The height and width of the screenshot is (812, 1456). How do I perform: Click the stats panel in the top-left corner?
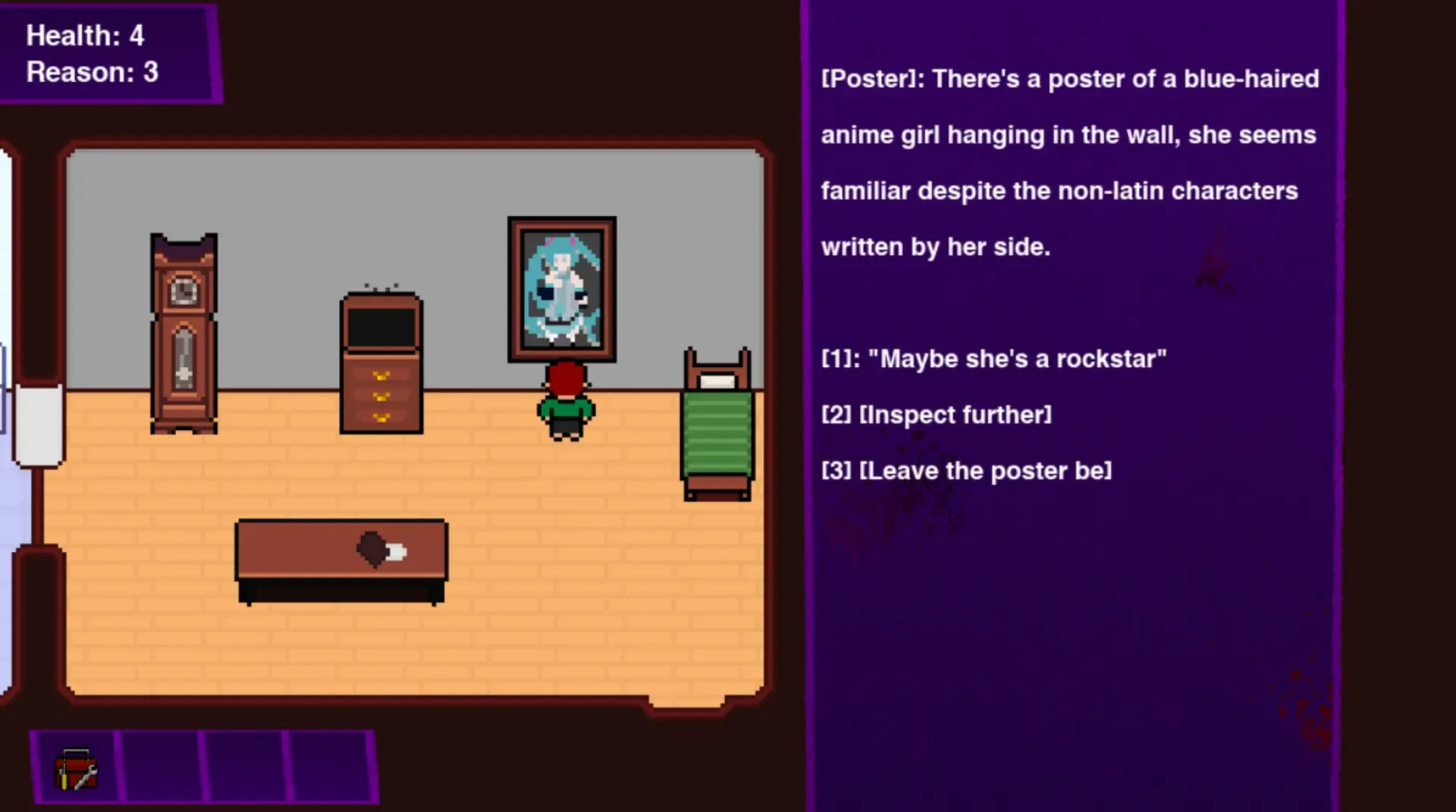point(110,52)
